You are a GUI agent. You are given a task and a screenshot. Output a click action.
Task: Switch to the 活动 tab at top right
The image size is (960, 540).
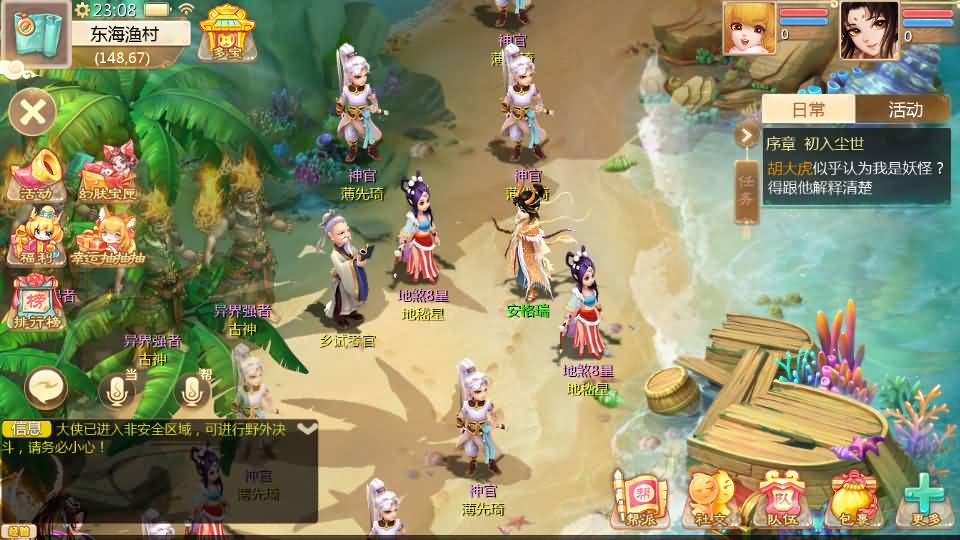click(x=904, y=109)
